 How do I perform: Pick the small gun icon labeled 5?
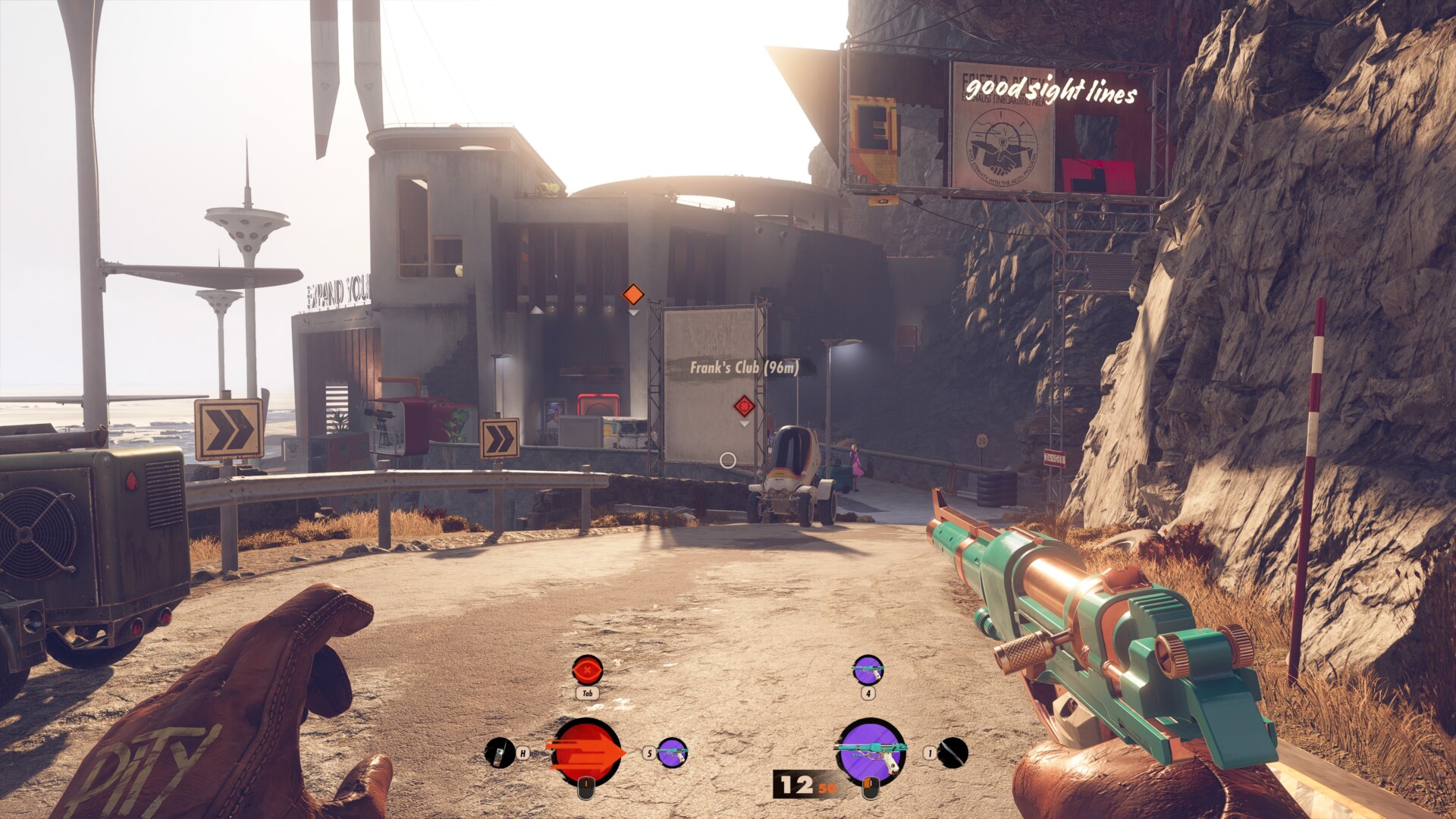(x=672, y=752)
